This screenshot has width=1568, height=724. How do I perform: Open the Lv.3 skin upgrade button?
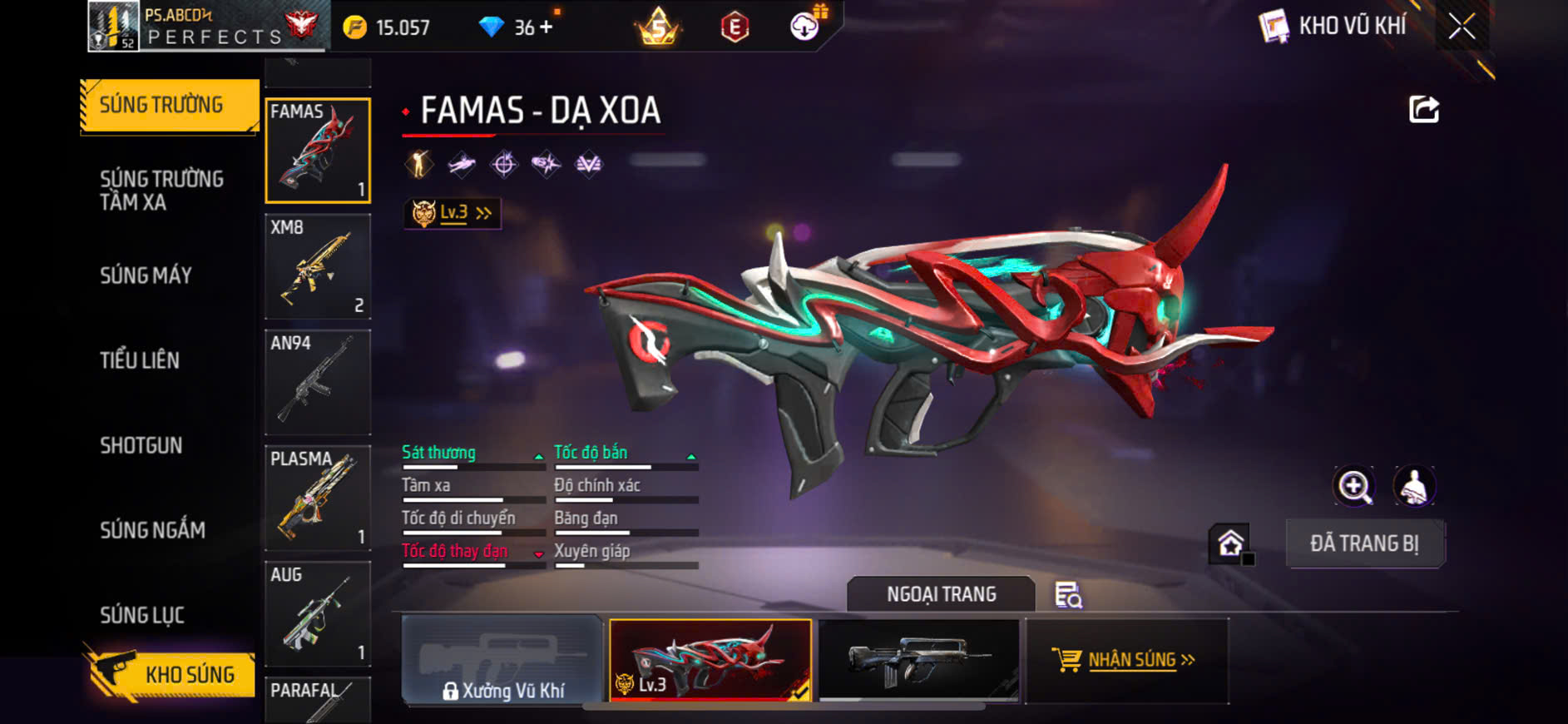point(453,213)
